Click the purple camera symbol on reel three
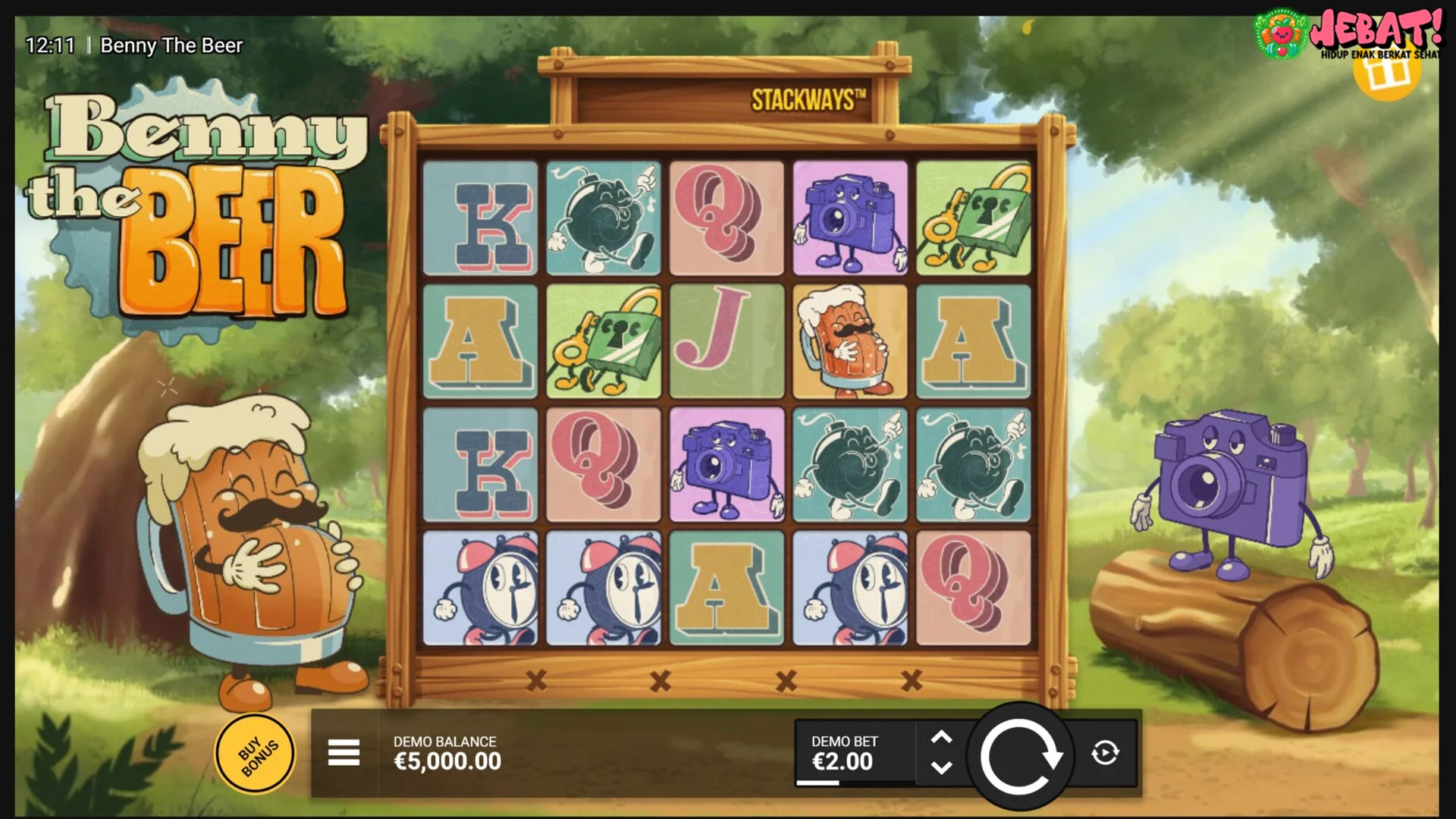 tap(726, 465)
